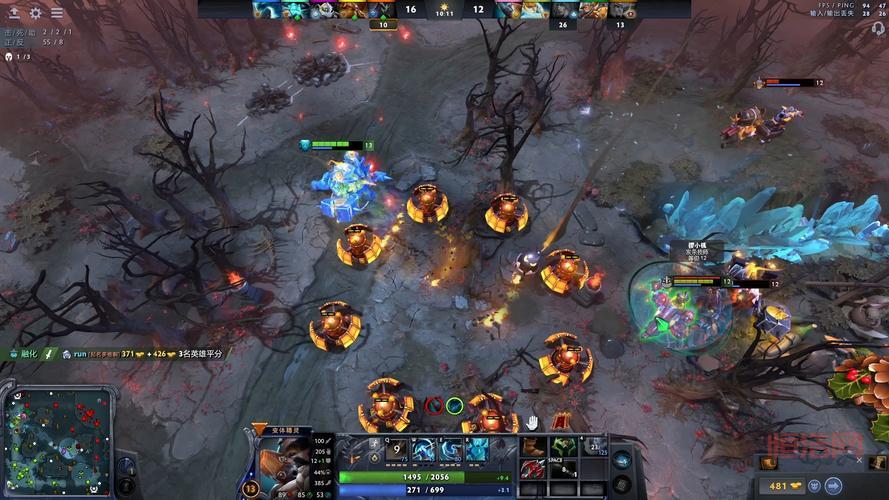Select the Morphling hero portrait
Viewport: 889px width, 500px height.
point(282,458)
